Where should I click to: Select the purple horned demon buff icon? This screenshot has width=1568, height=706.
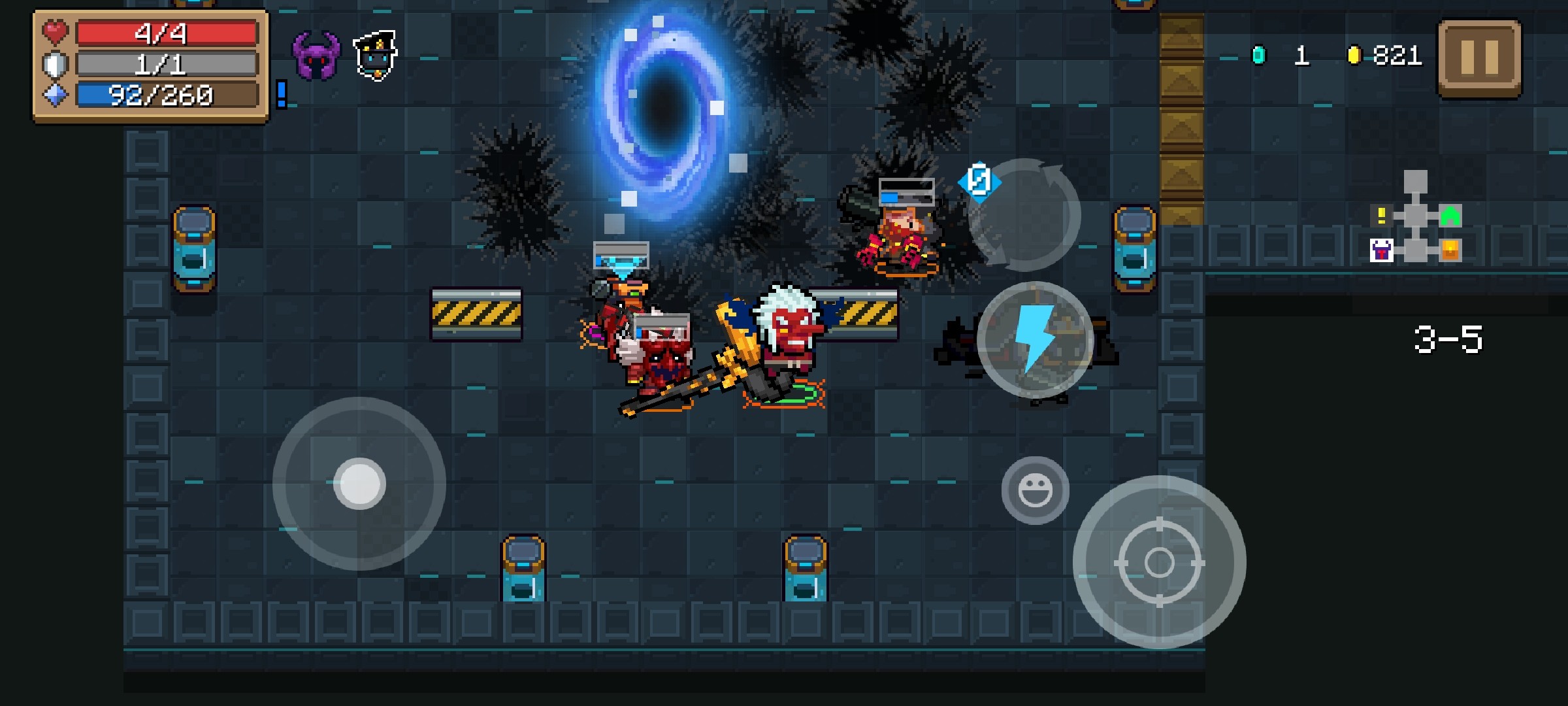click(316, 56)
